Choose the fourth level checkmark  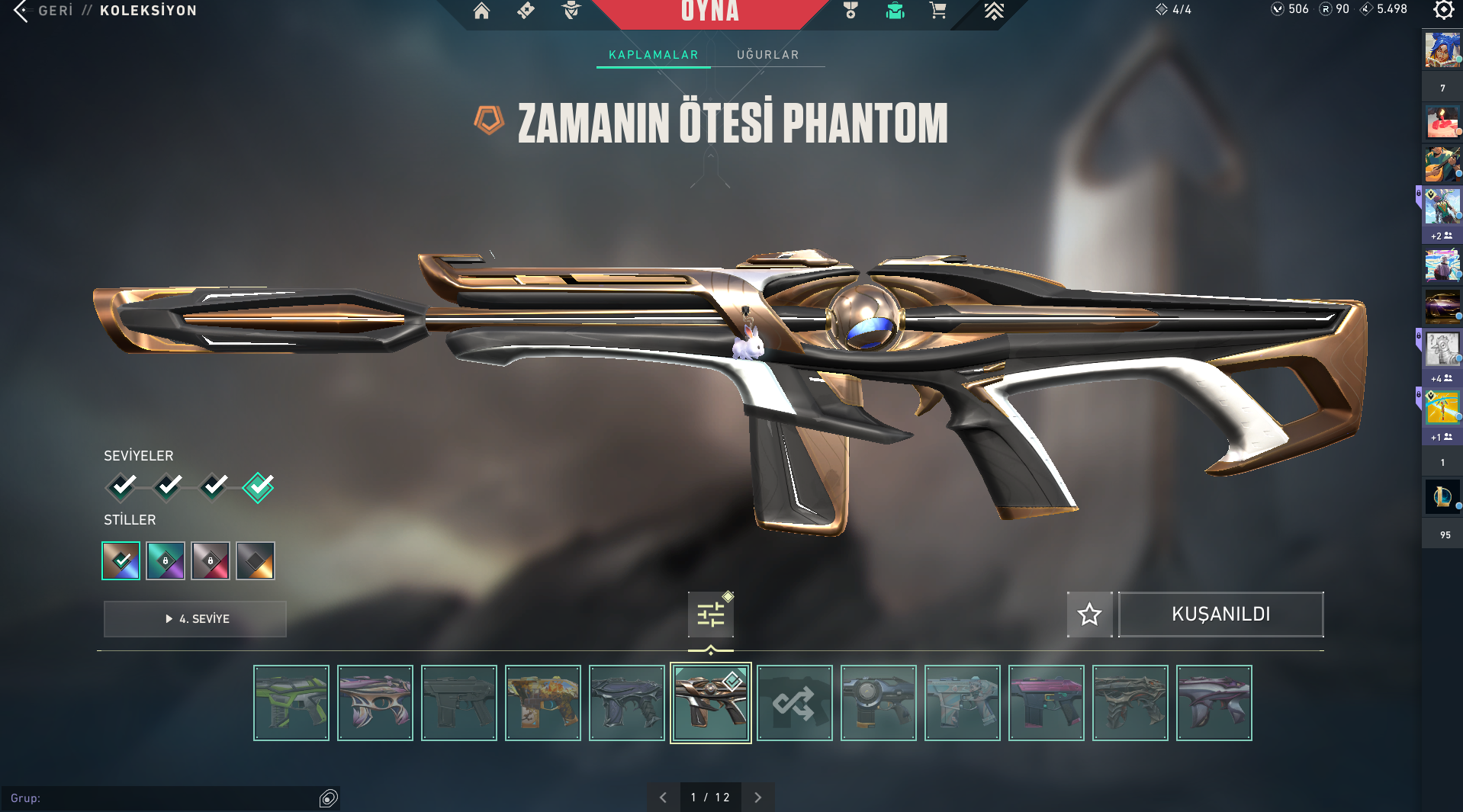259,486
